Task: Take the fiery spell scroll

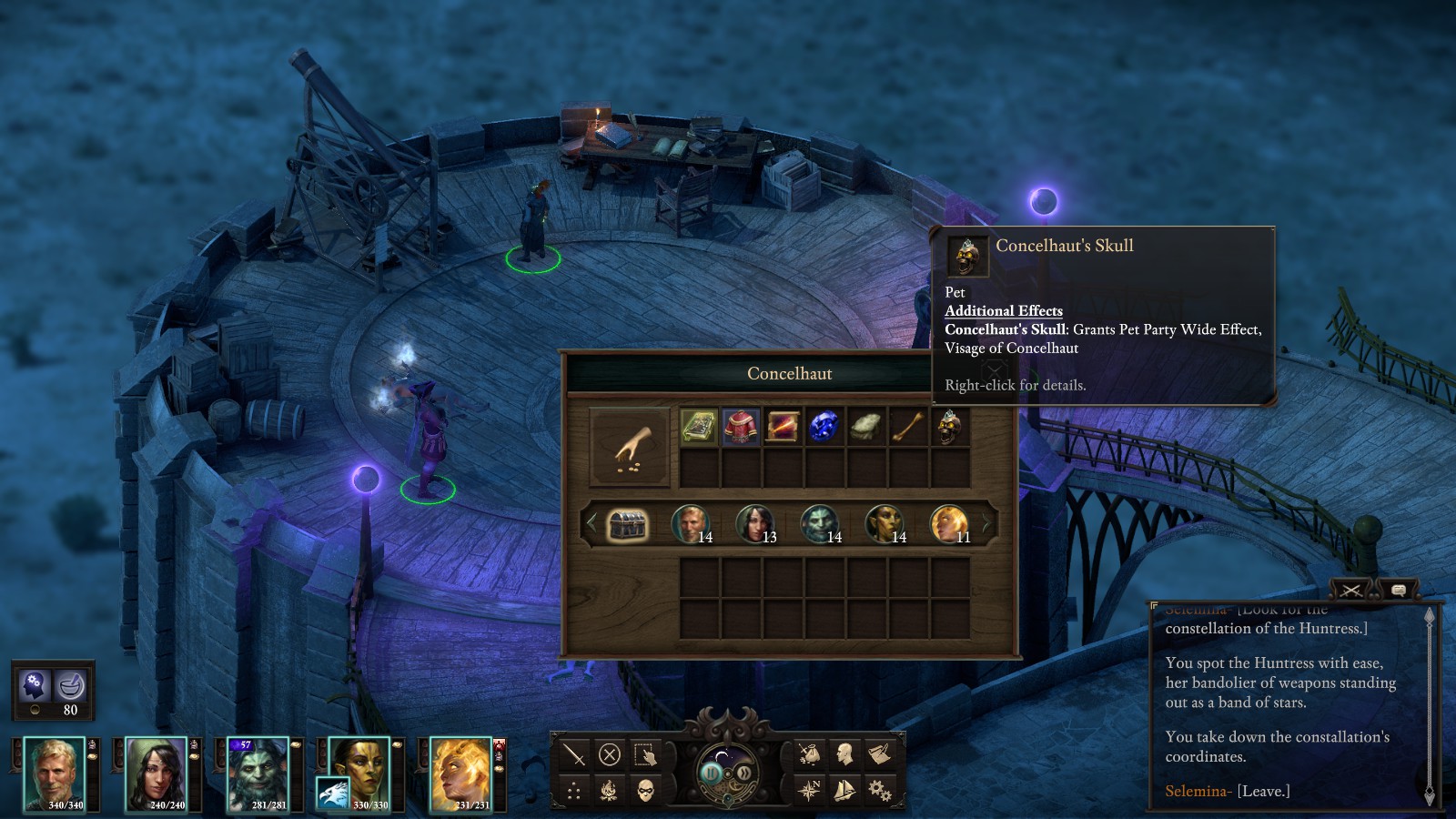Action: point(783,427)
